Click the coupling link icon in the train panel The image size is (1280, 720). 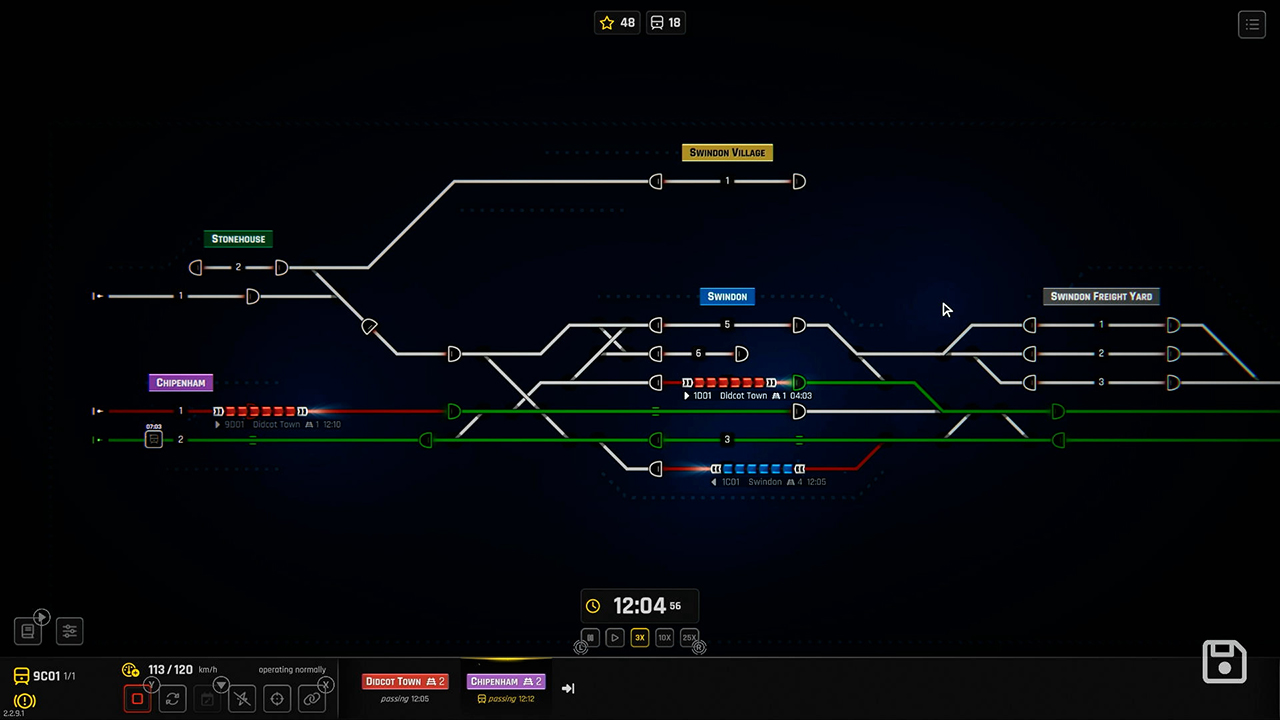(x=311, y=698)
